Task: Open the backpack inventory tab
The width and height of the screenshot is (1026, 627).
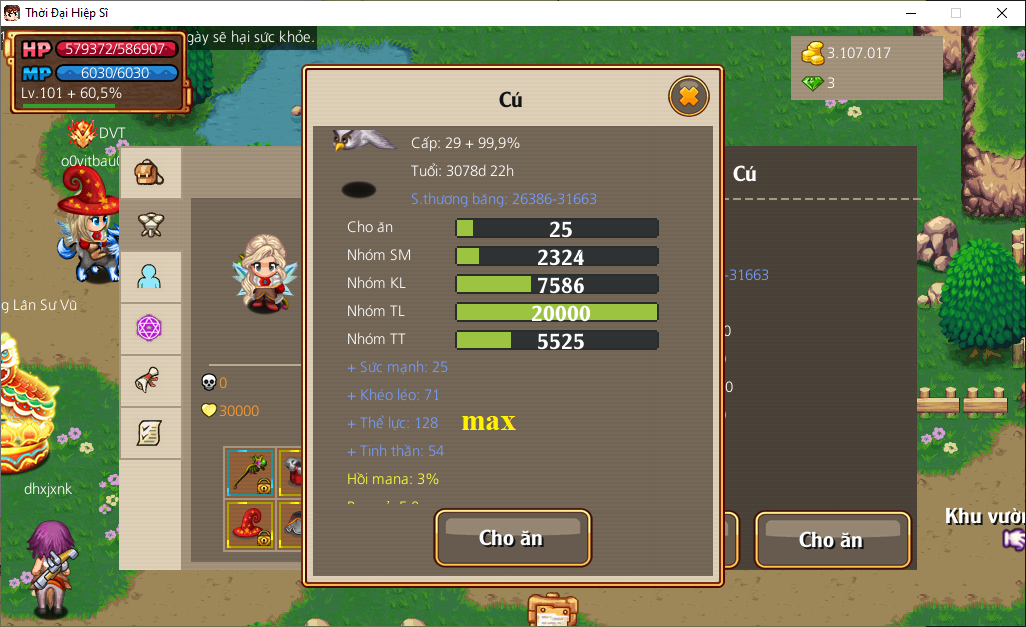Action: coord(150,173)
